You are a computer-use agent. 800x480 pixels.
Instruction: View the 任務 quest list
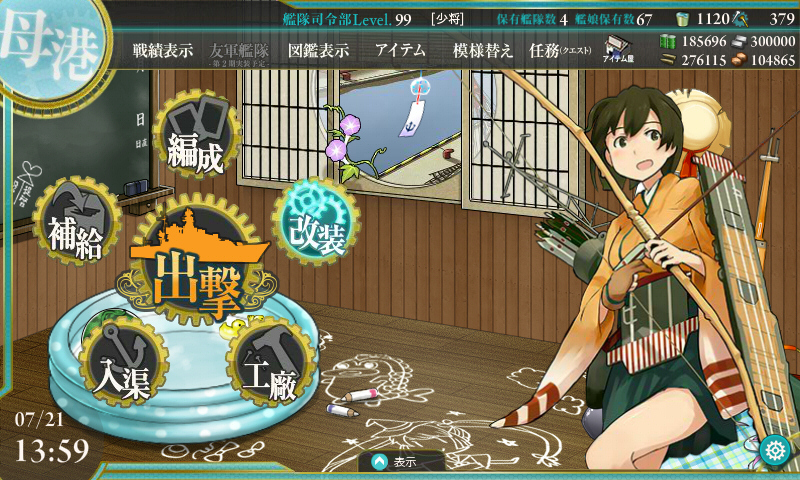point(559,51)
